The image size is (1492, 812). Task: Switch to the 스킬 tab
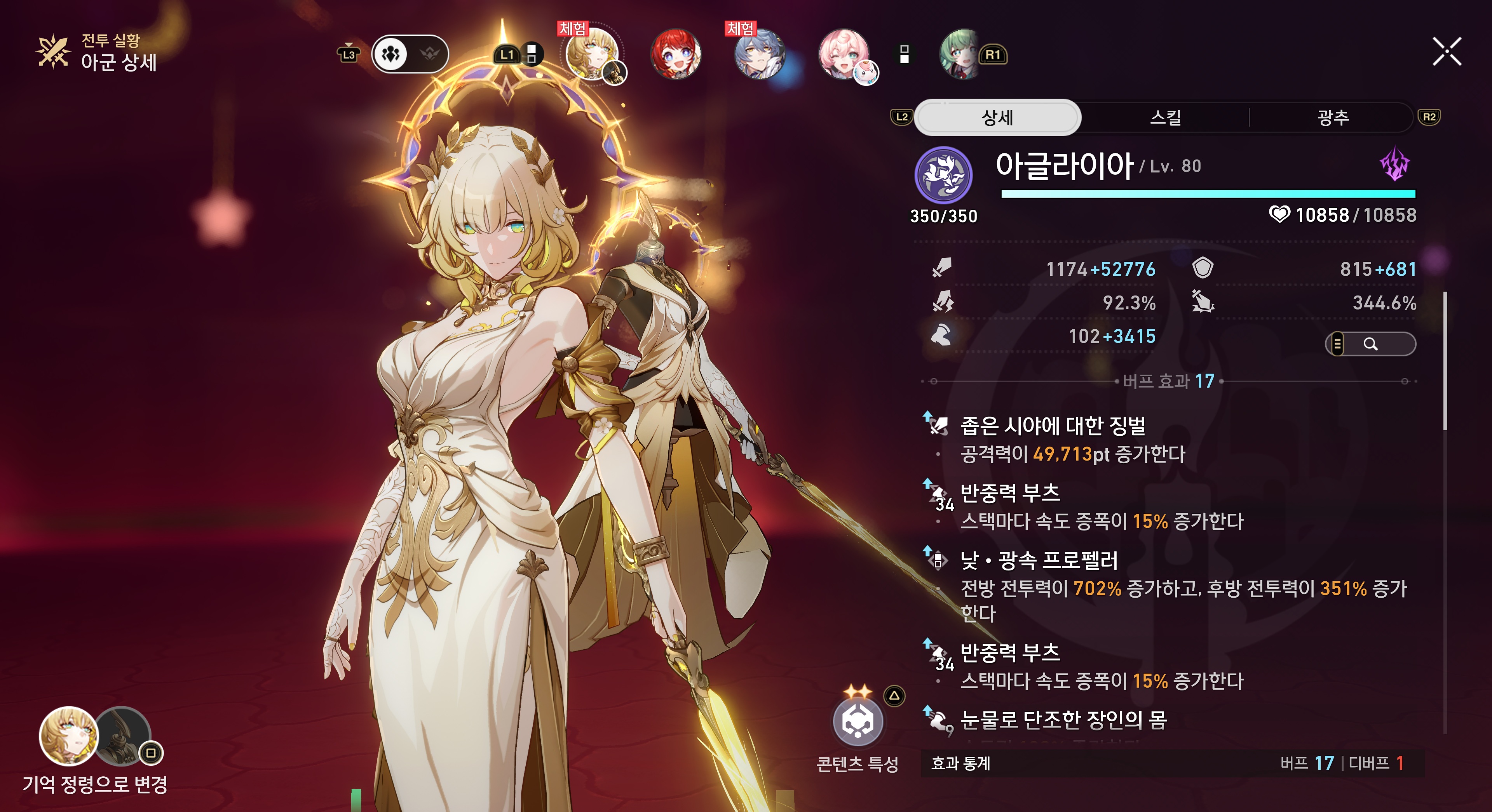tap(1165, 118)
